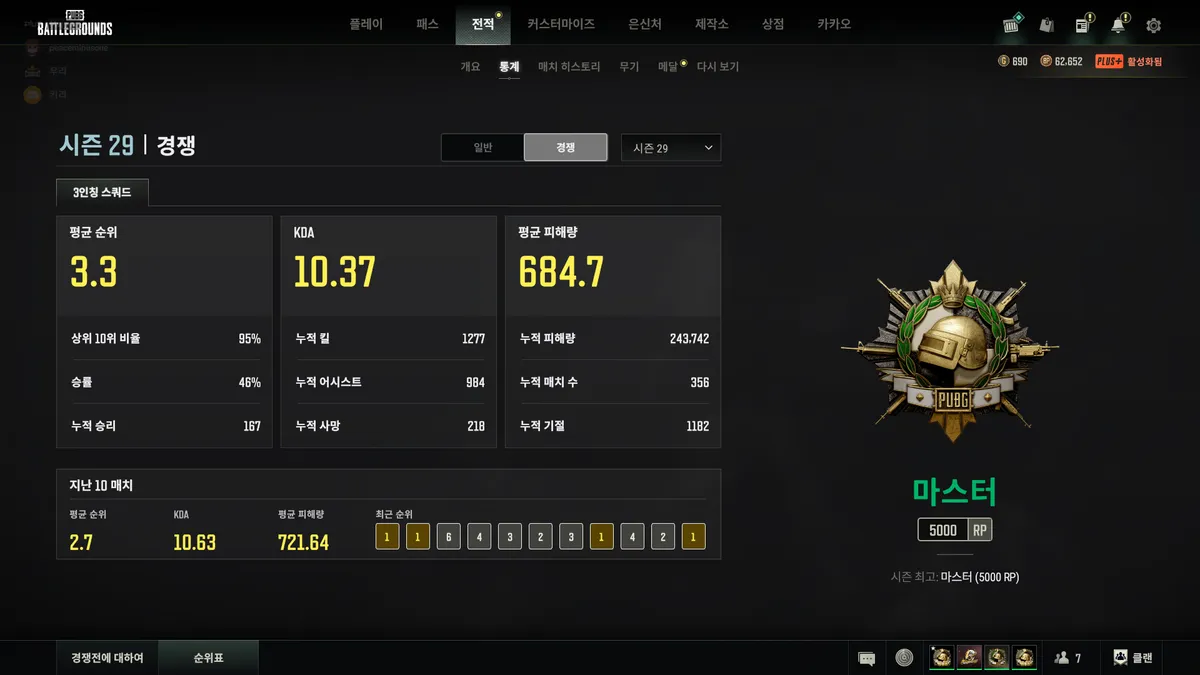Open the 제작소 workshop menu
Screen dimensions: 1200x675
click(x=712, y=24)
